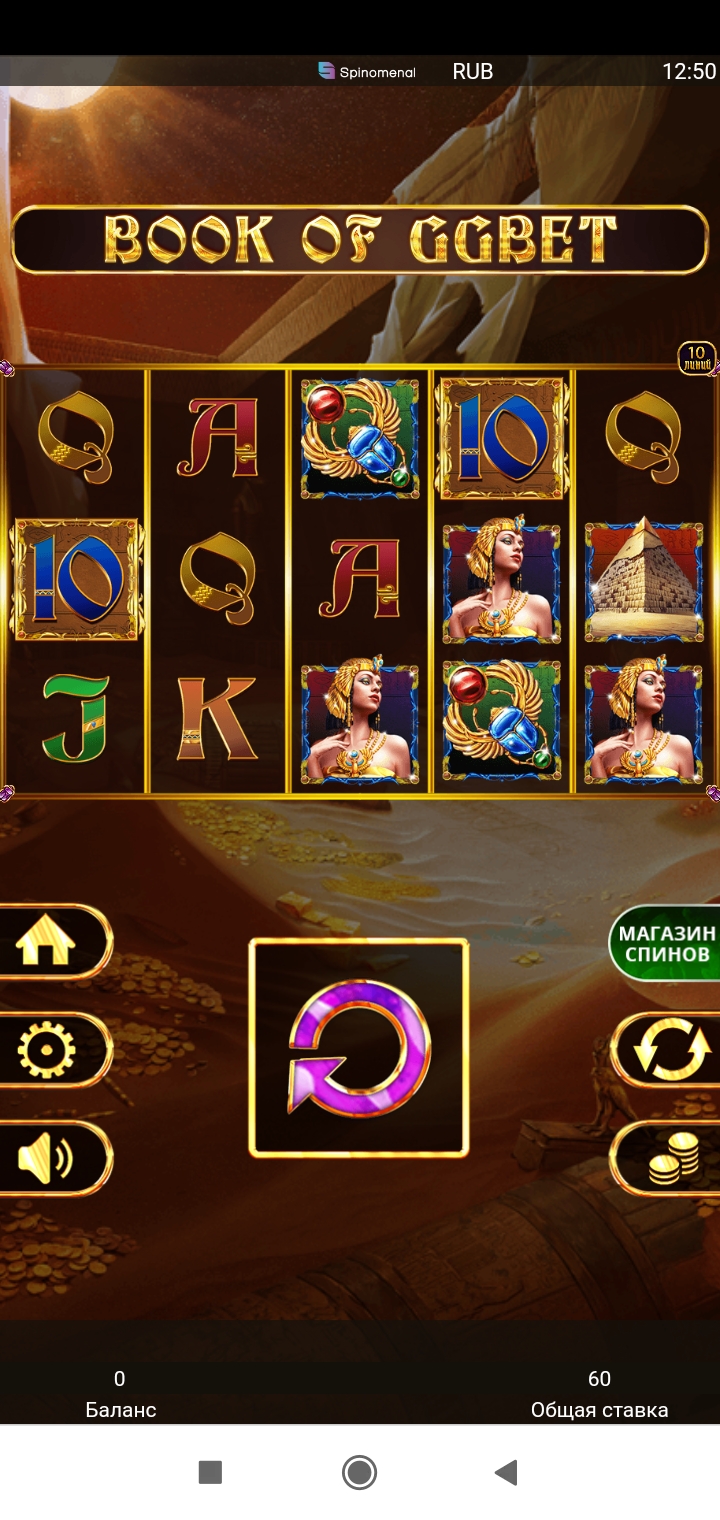
Task: Open the gear settings menu
Action: 47,1050
